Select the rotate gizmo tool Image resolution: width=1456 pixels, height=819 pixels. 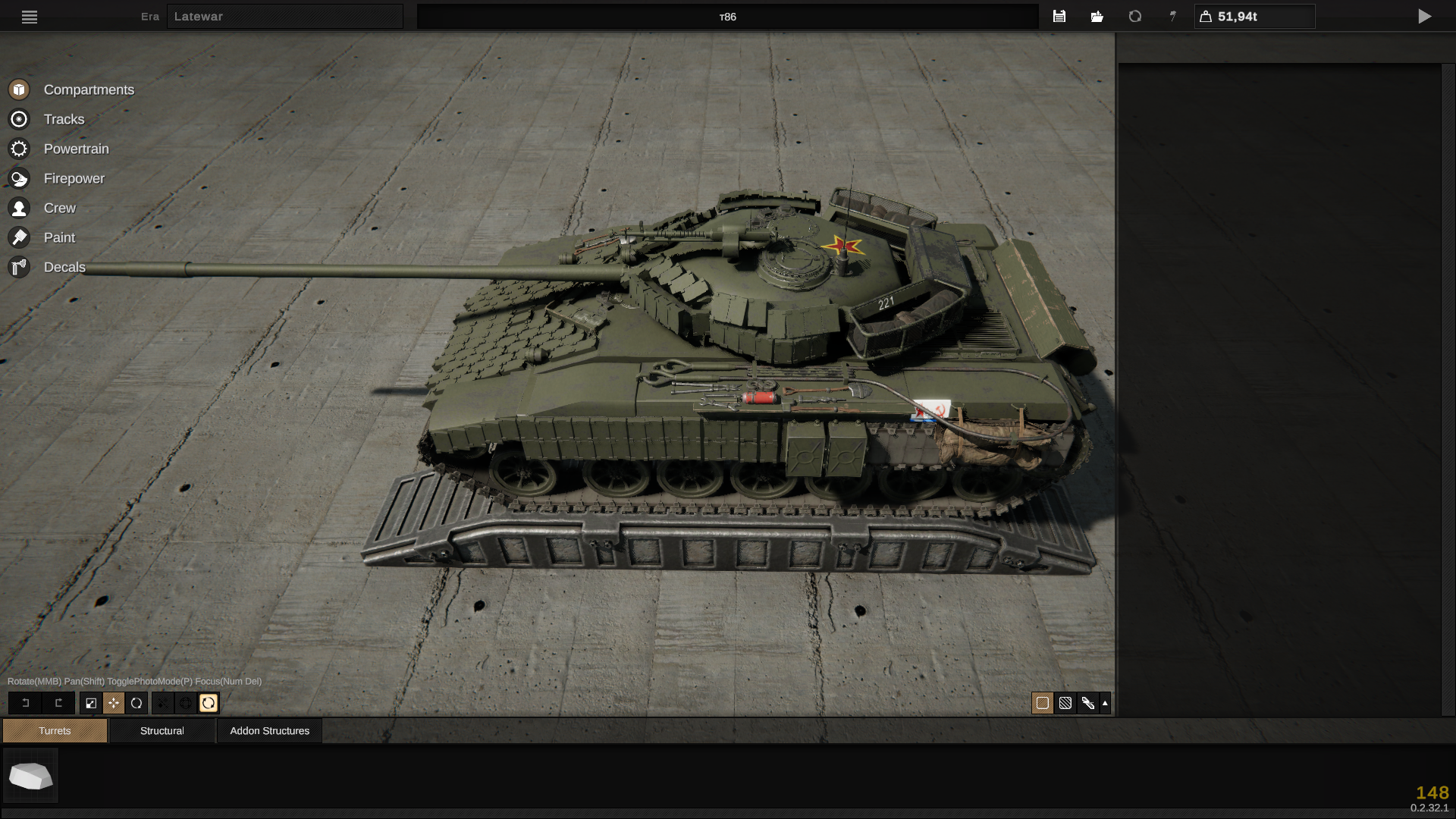click(136, 703)
